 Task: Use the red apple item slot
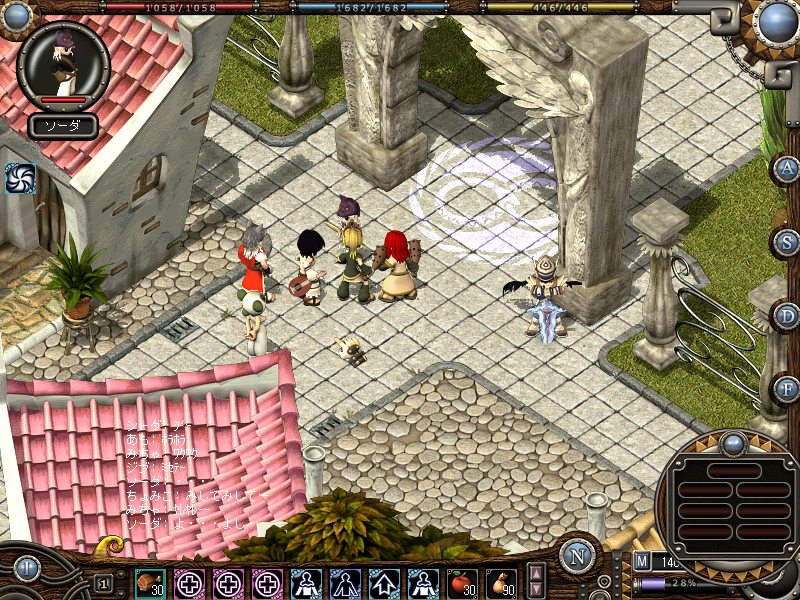463,582
